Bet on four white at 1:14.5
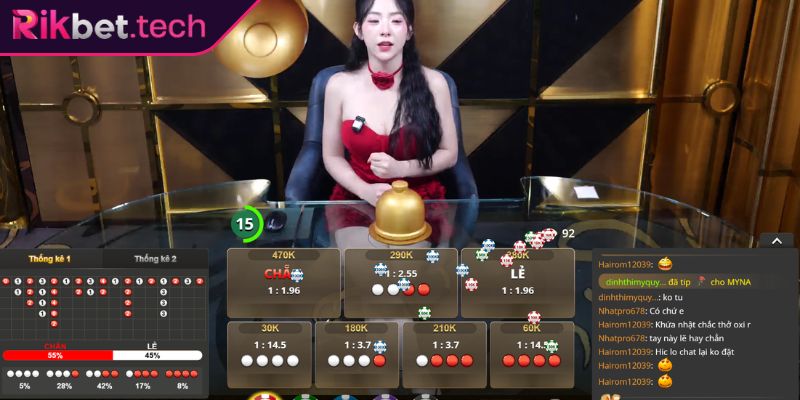The image size is (800, 400). point(269,353)
